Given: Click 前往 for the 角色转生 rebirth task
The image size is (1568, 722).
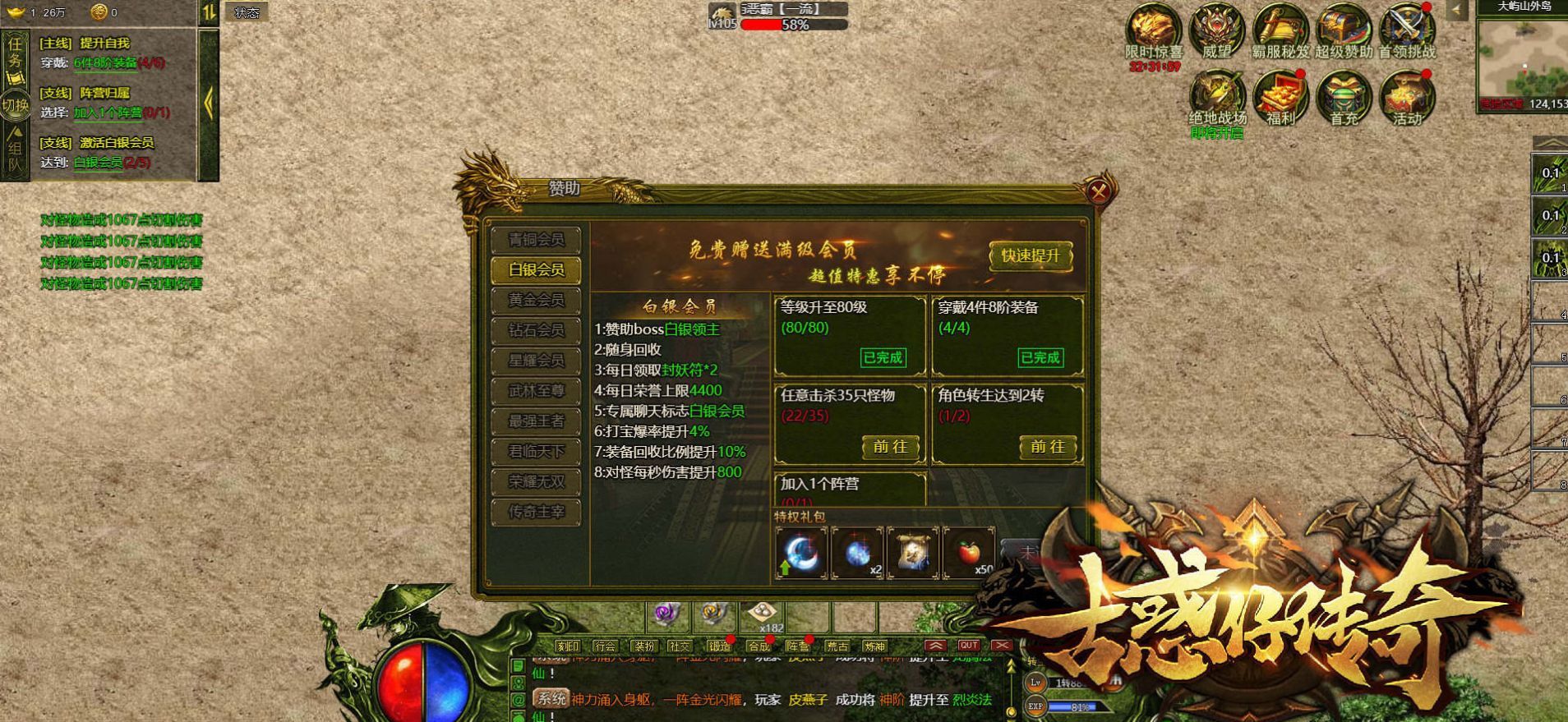Looking at the screenshot, I should pos(1047,447).
